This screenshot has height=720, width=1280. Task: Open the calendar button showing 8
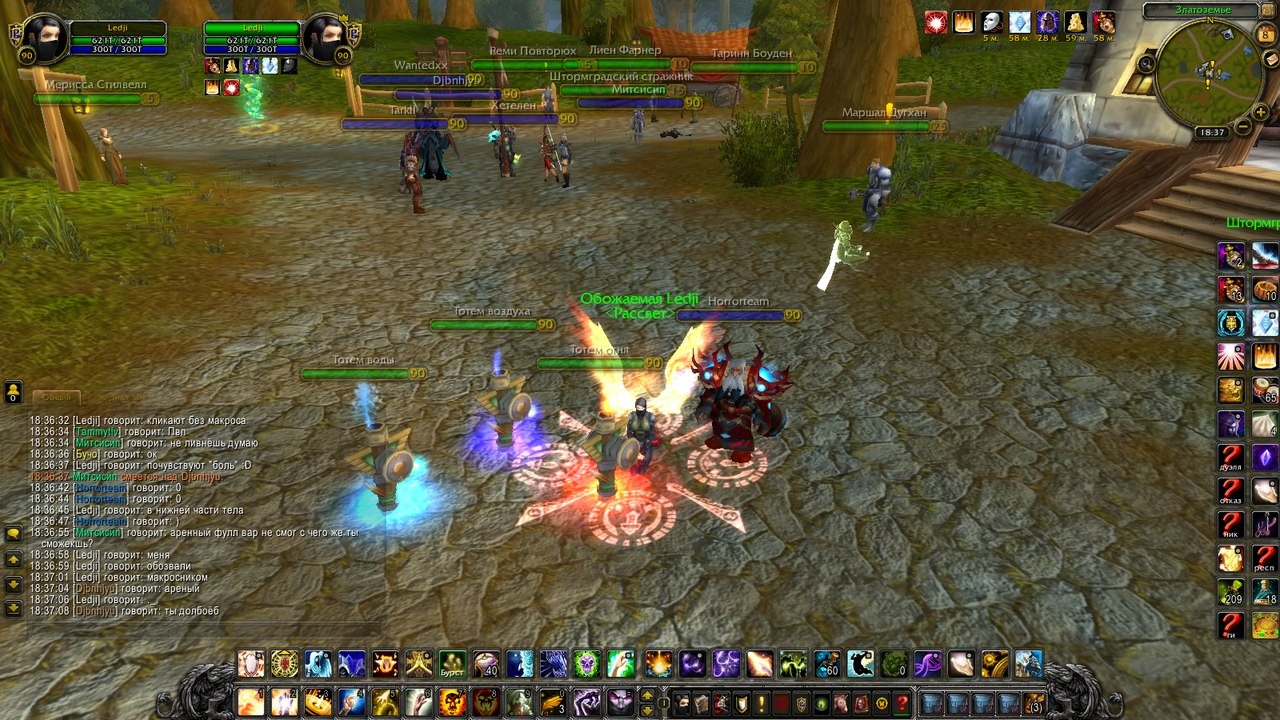[x=1266, y=35]
